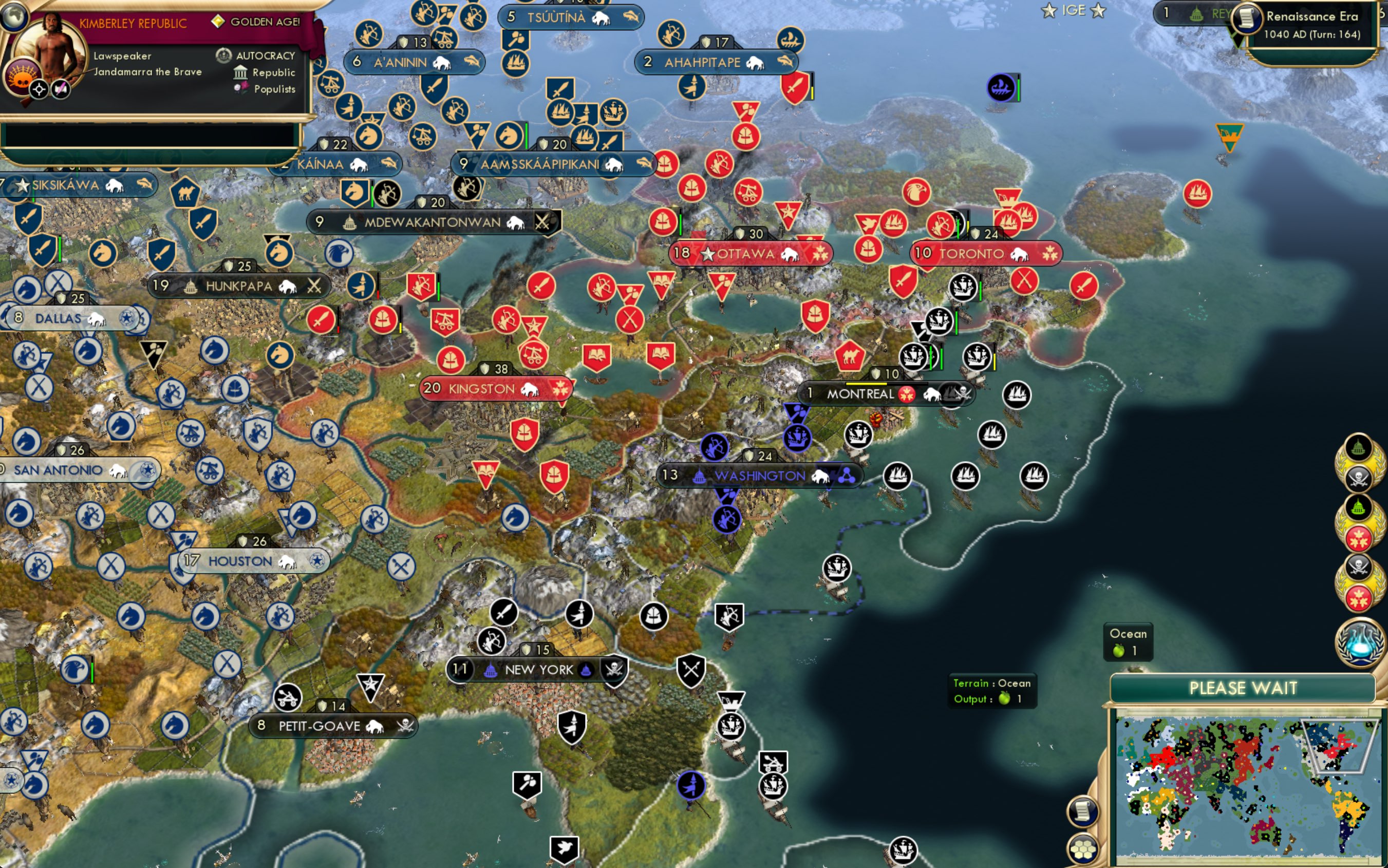Click the sun-skull civilization emblem
The image size is (1388, 868).
pyautogui.click(x=21, y=78)
